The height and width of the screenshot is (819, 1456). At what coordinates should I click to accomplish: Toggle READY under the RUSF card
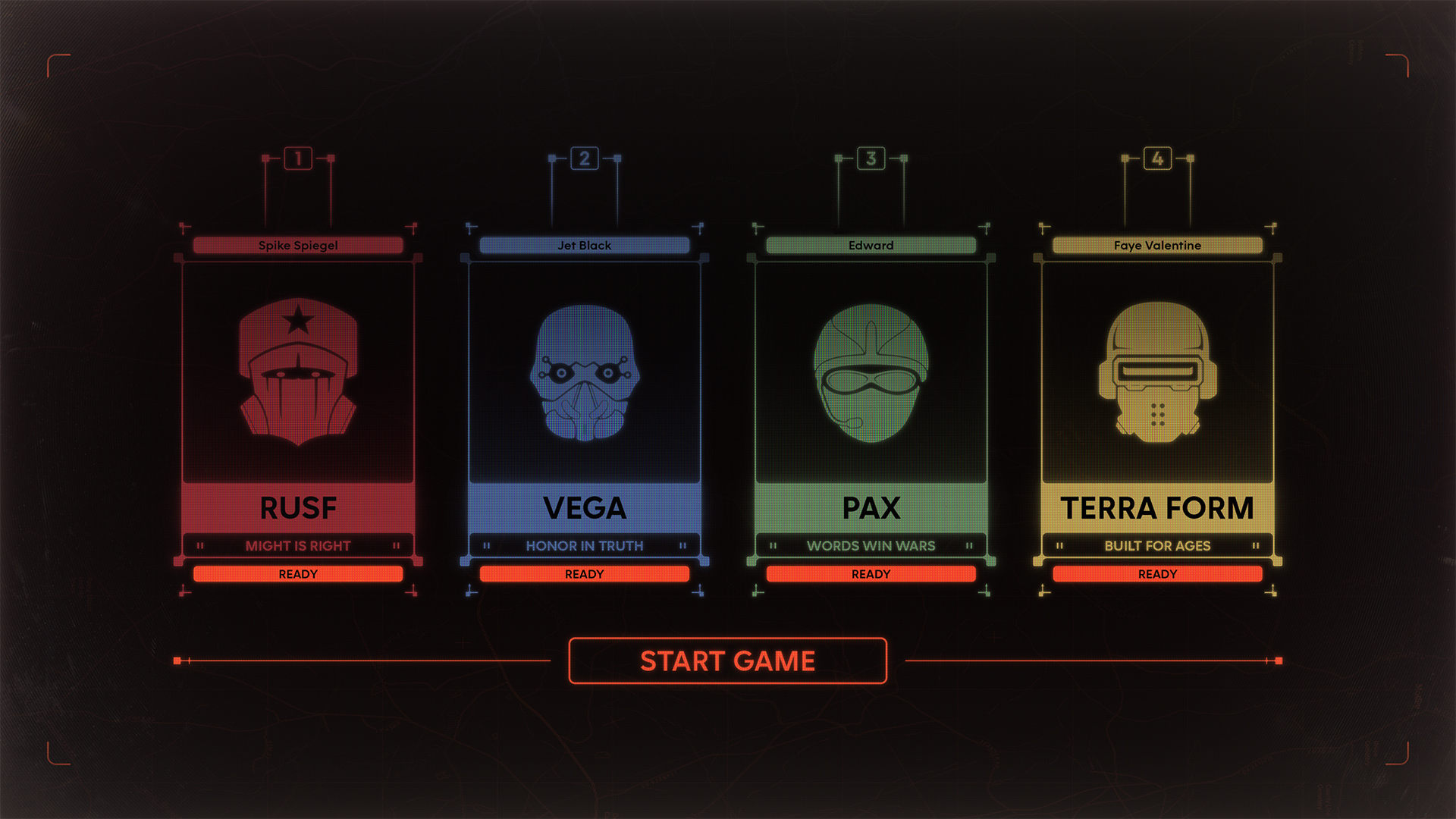pos(298,574)
